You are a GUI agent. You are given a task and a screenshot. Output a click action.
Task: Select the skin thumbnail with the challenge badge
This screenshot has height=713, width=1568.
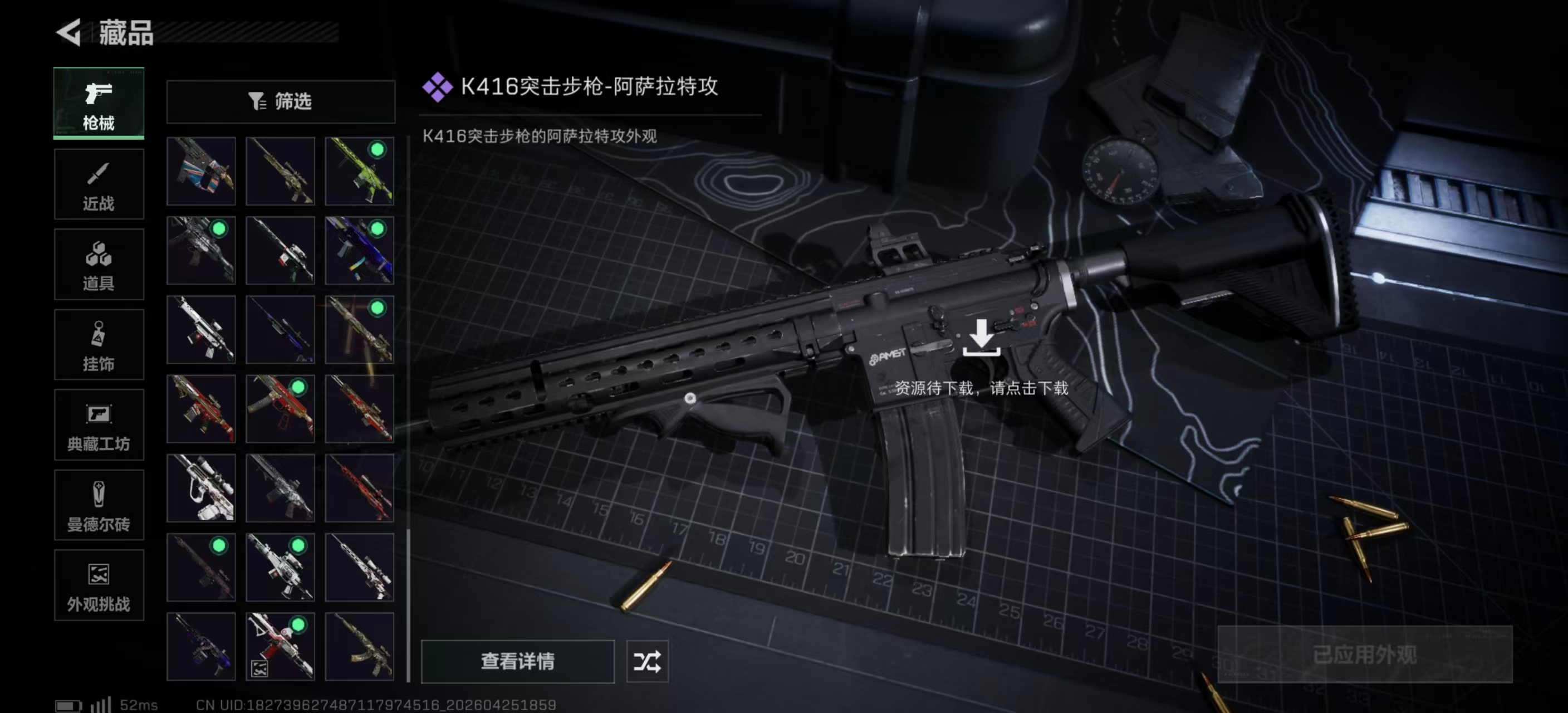click(280, 646)
